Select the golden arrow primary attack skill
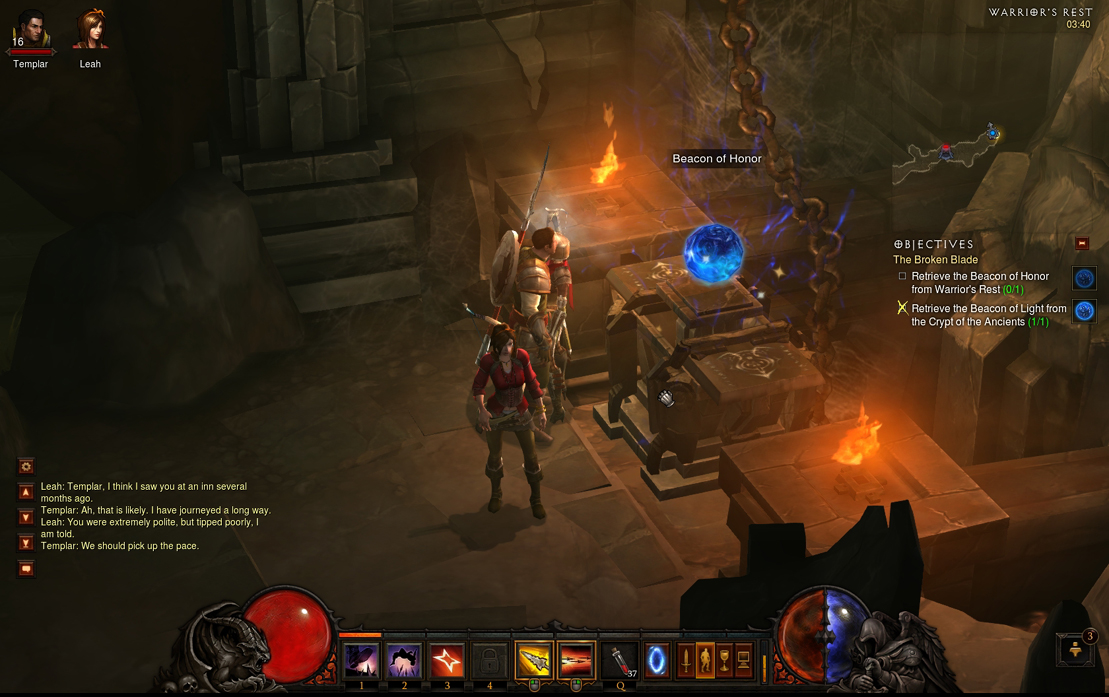Image resolution: width=1109 pixels, height=697 pixels. click(534, 661)
